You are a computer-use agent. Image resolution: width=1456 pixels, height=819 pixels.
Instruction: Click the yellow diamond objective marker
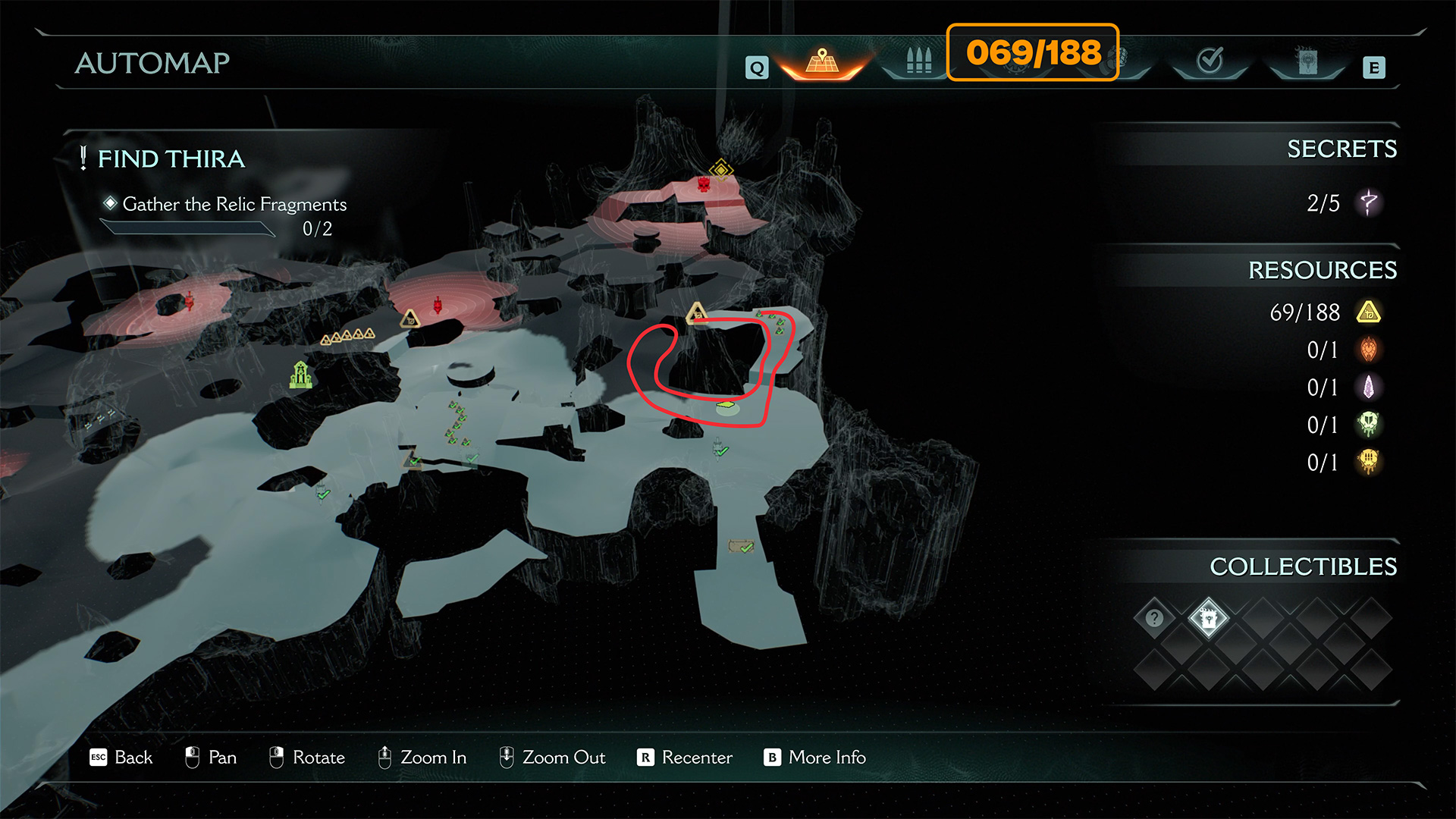(720, 168)
